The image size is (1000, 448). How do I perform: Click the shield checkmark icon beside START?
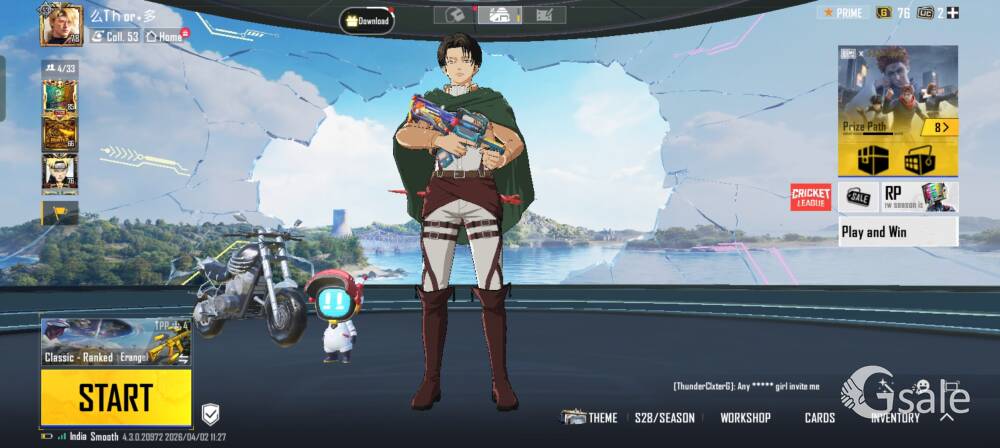coord(210,414)
